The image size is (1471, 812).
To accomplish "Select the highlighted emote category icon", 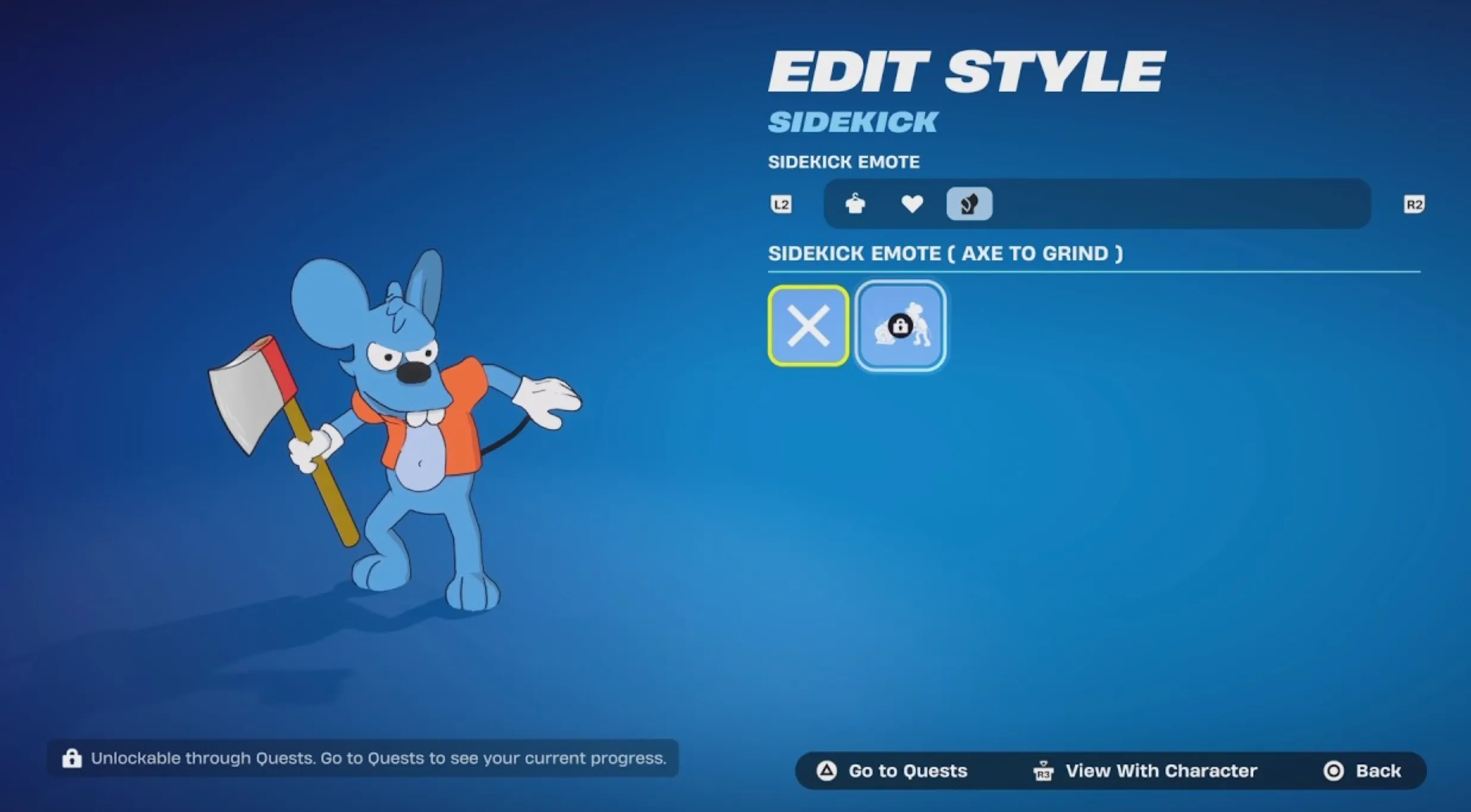I will click(969, 204).
